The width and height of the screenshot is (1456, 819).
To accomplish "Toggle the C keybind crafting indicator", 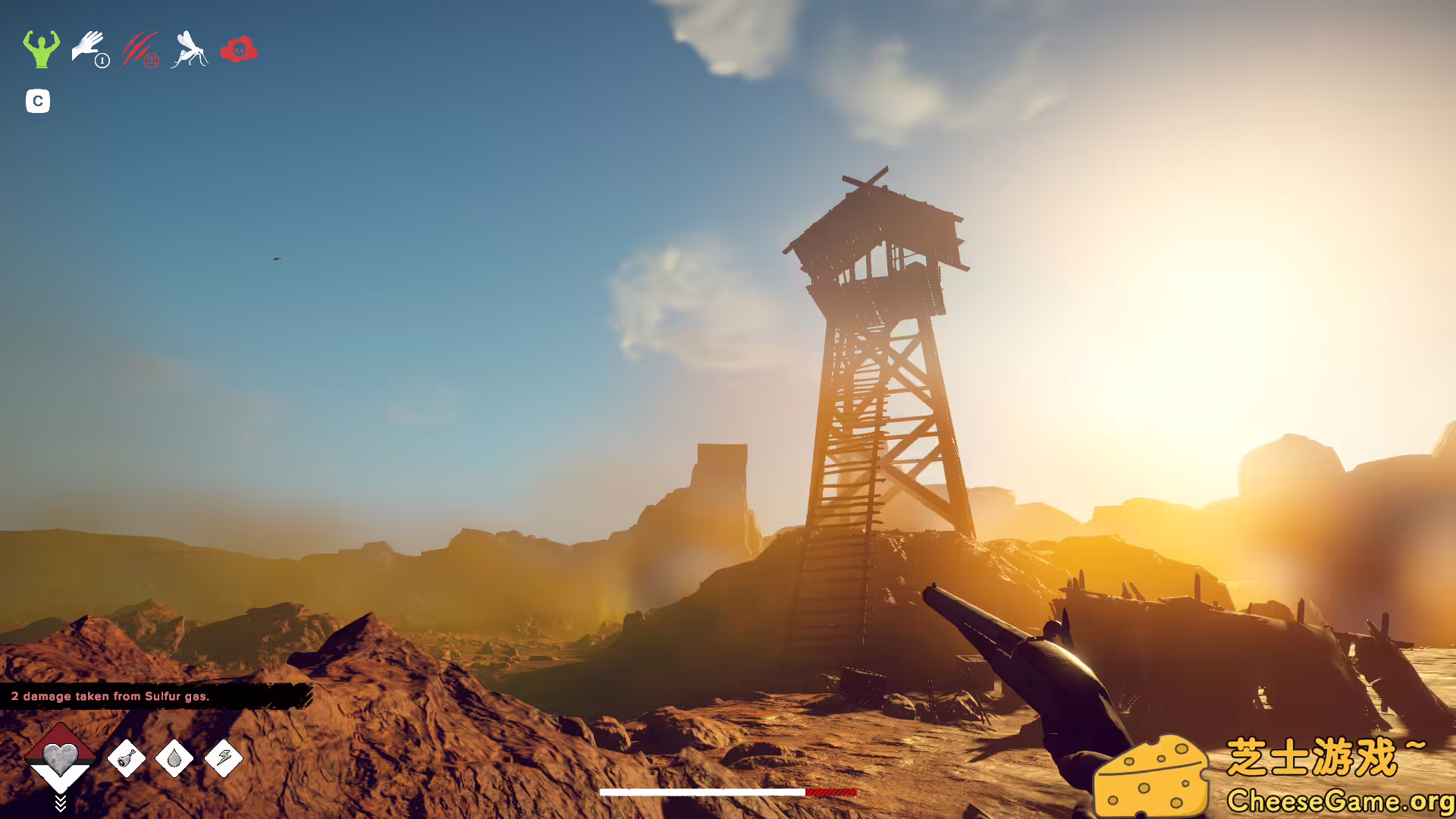I will tap(37, 102).
